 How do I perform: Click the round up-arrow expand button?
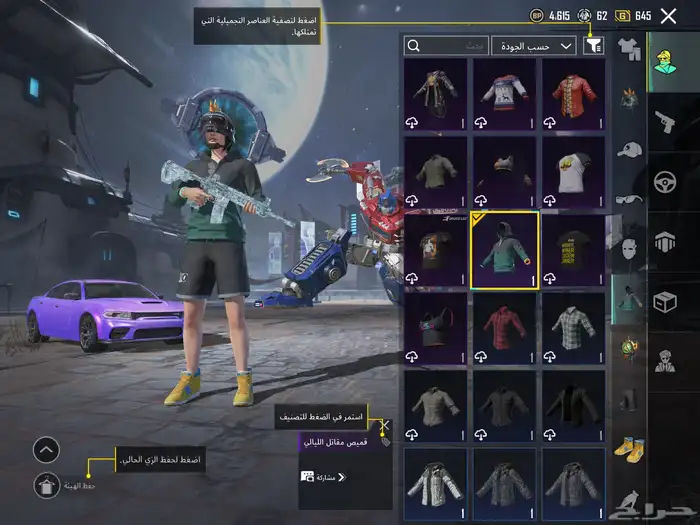[46, 449]
